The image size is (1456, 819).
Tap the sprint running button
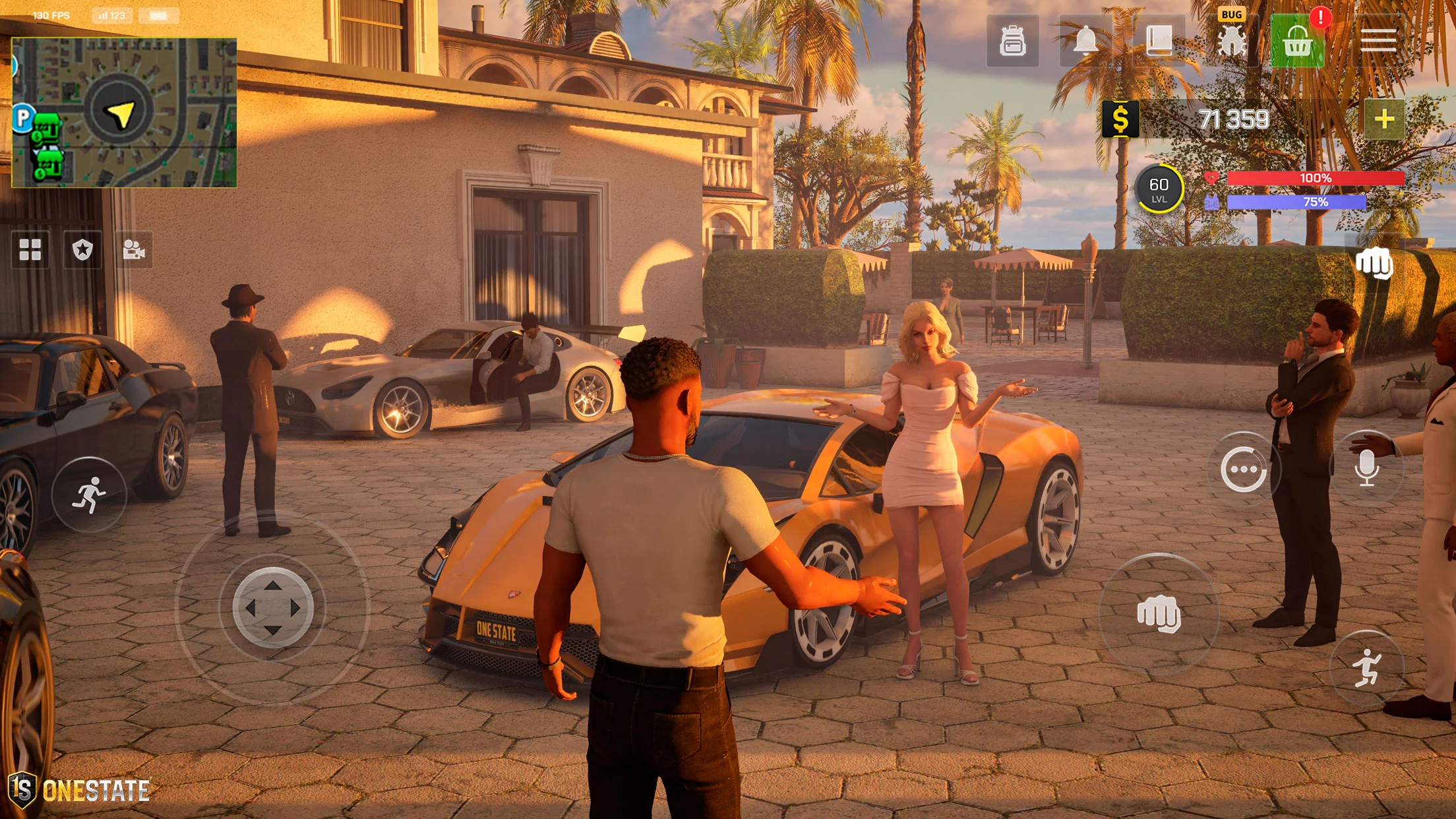89,495
